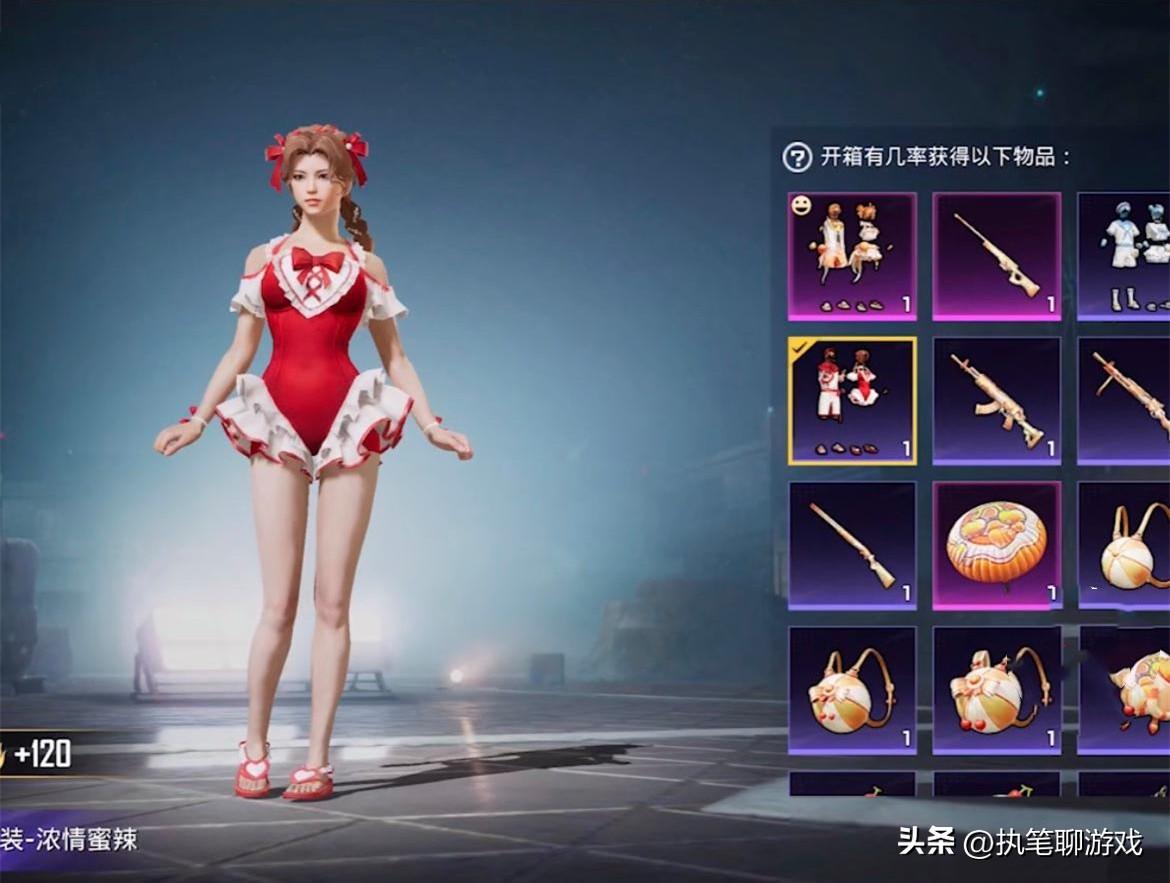The image size is (1170, 883).
Task: Choose the gold sniper rifle on pink tile
Action: coord(996,256)
